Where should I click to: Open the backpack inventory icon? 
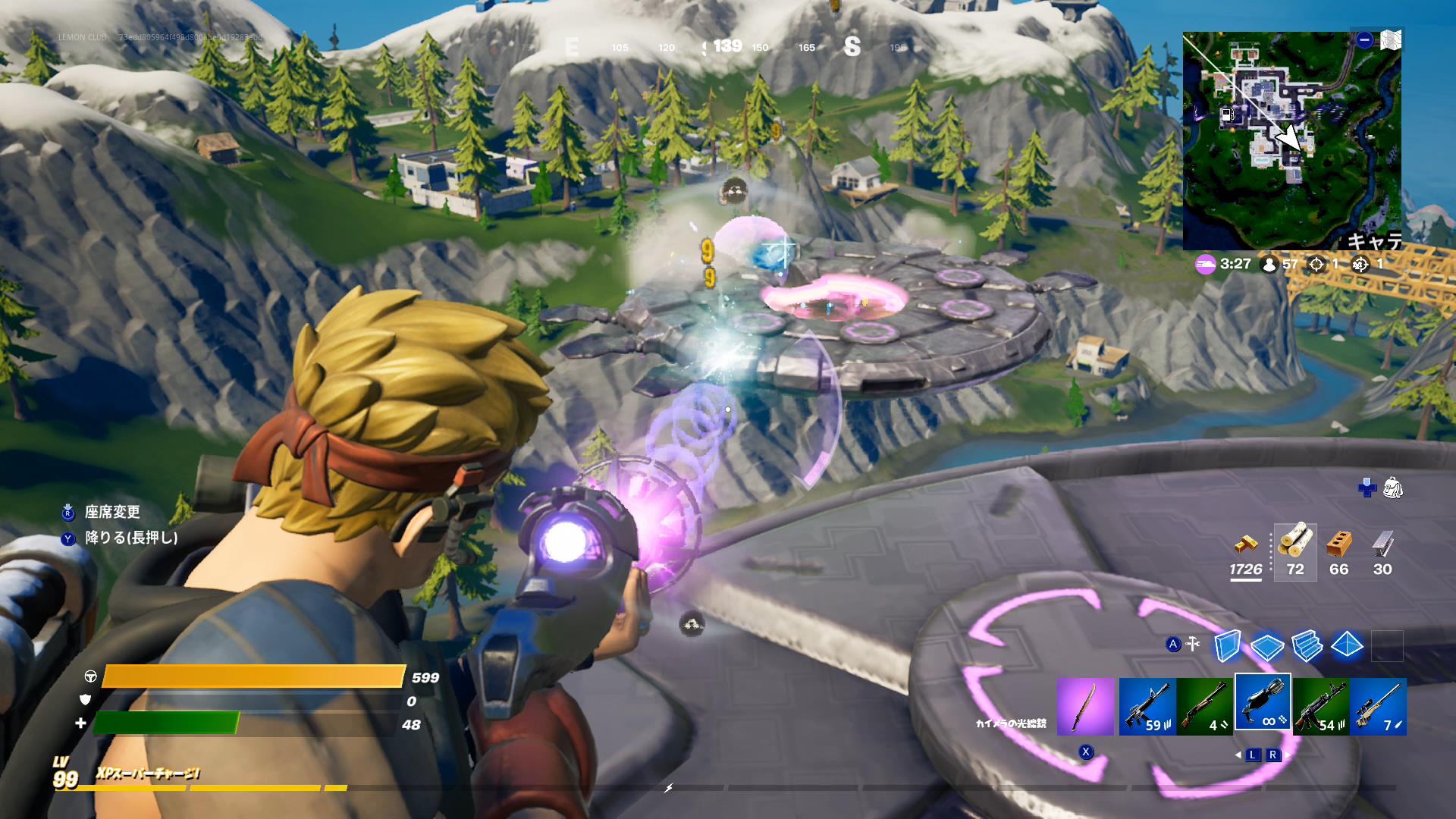click(1392, 488)
